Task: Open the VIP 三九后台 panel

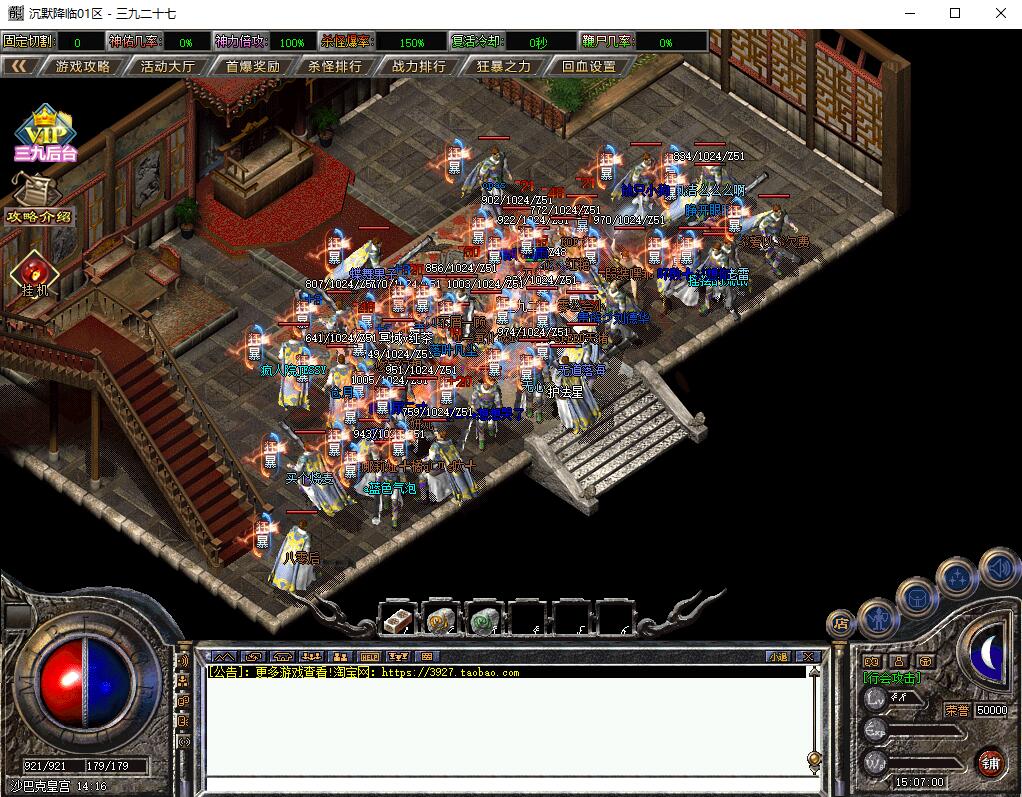Action: tap(45, 134)
